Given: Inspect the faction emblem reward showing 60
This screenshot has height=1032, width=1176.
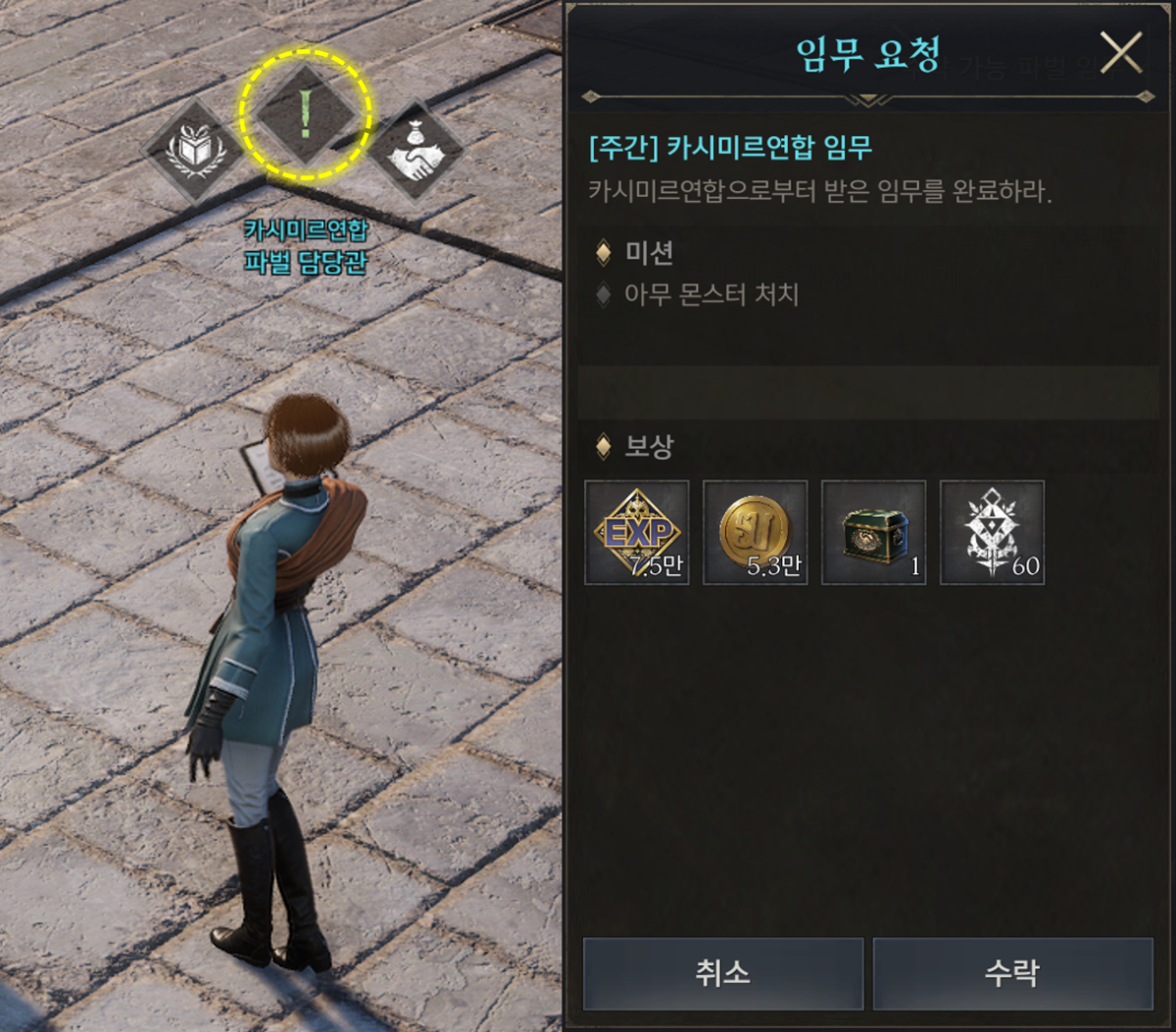Looking at the screenshot, I should (x=992, y=532).
